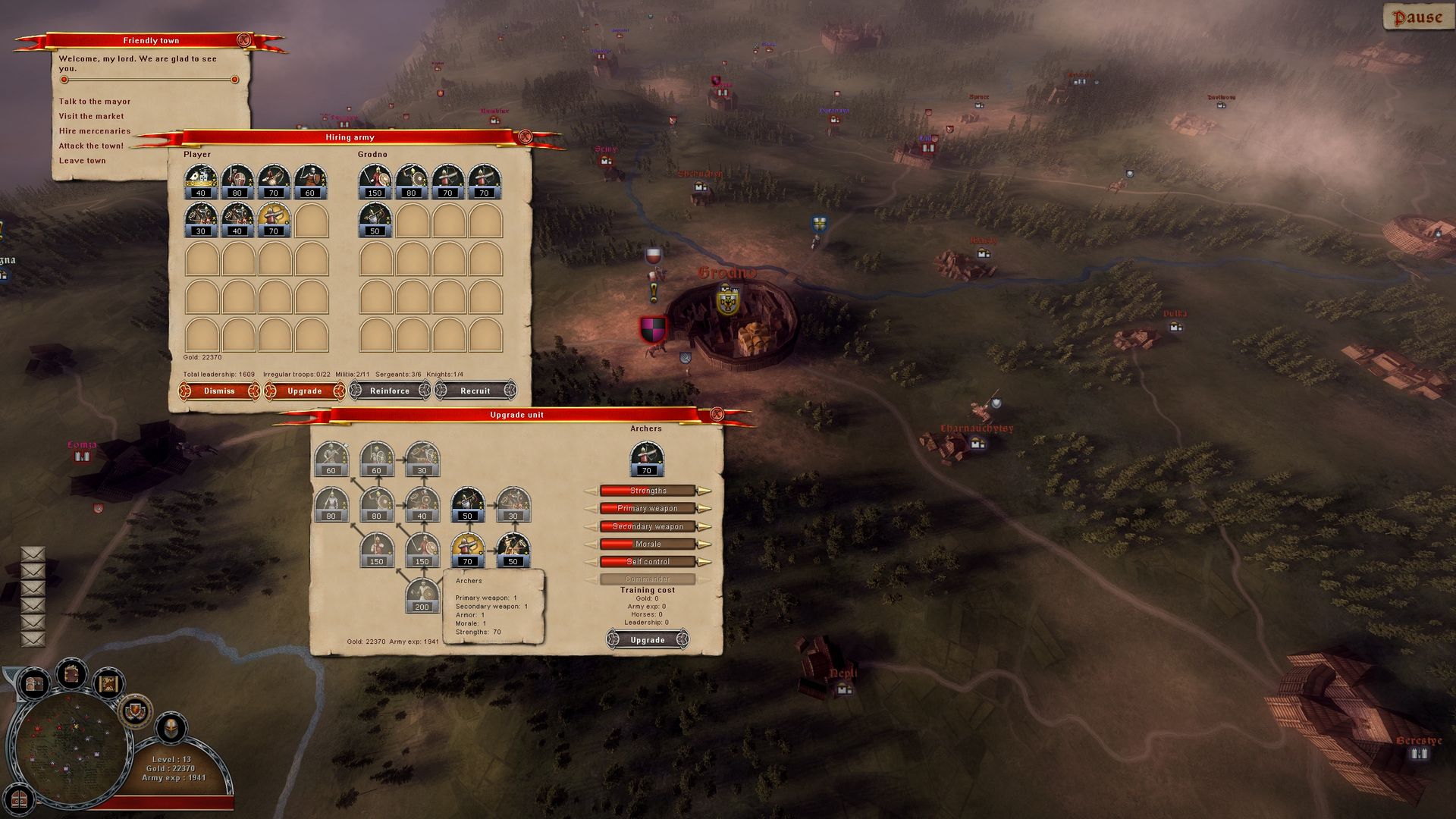Screen dimensions: 1456x819
Task: Open the knight helmet character profile icon
Action: point(170,729)
